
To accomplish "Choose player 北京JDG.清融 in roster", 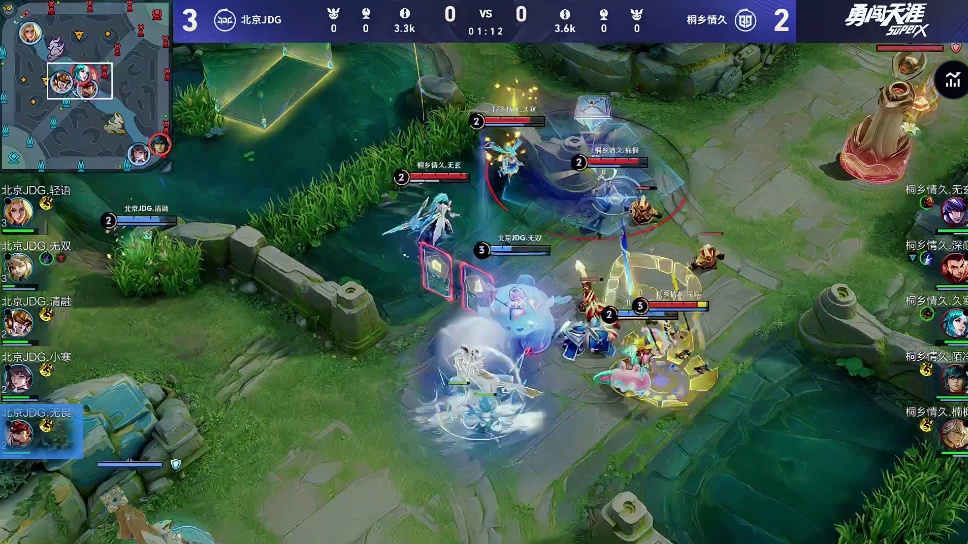I will tap(17, 322).
